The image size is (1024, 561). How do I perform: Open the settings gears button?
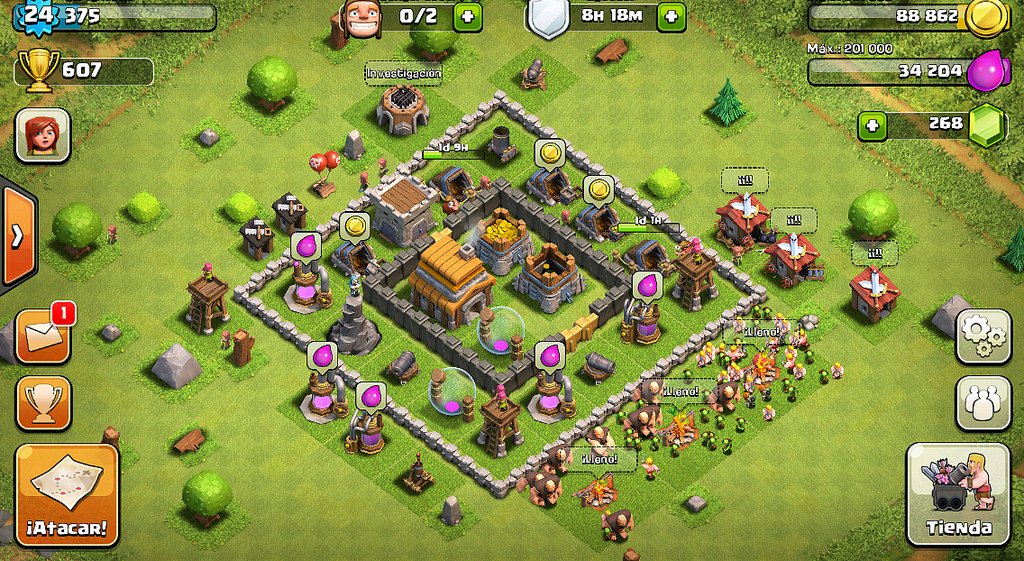point(984,337)
